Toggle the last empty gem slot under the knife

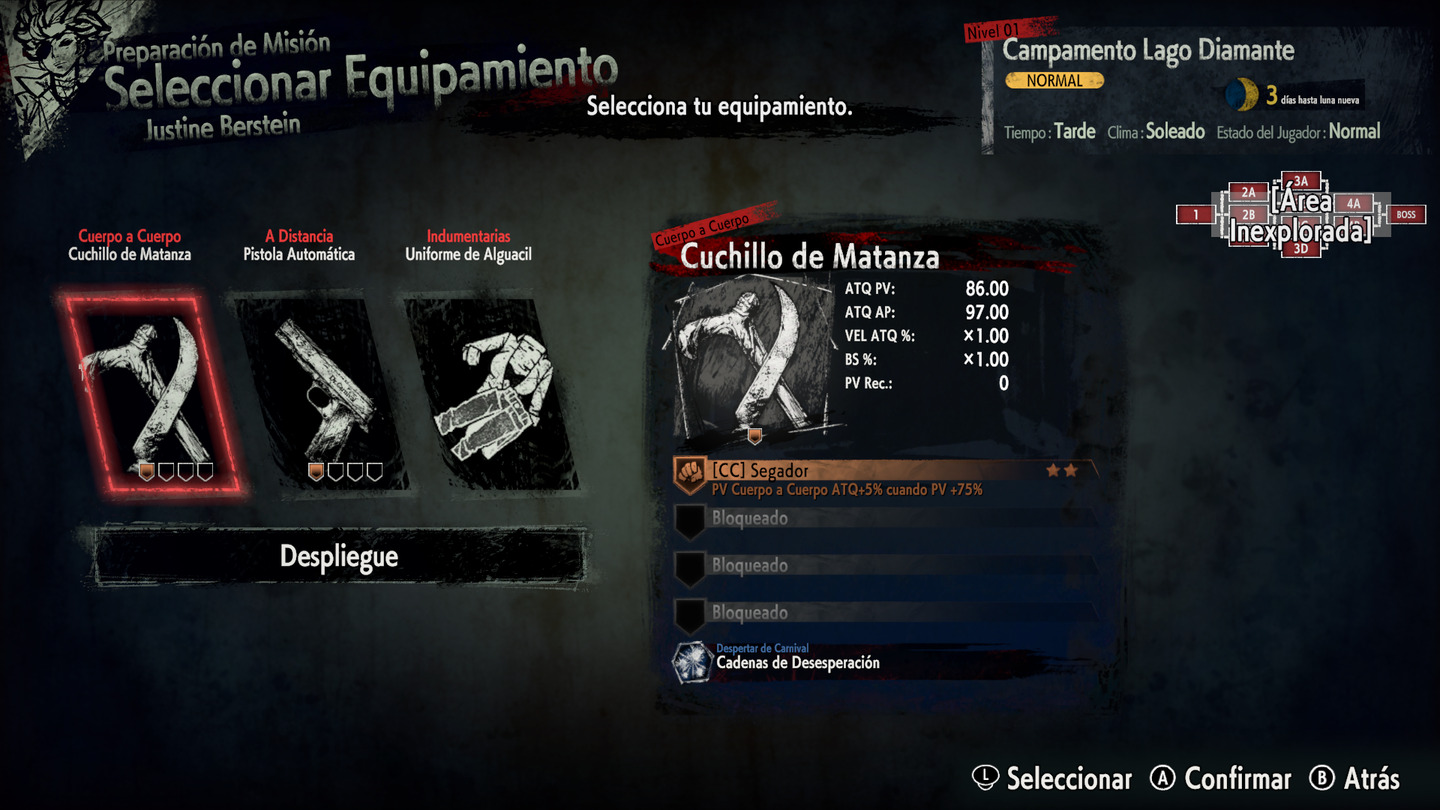[205, 472]
